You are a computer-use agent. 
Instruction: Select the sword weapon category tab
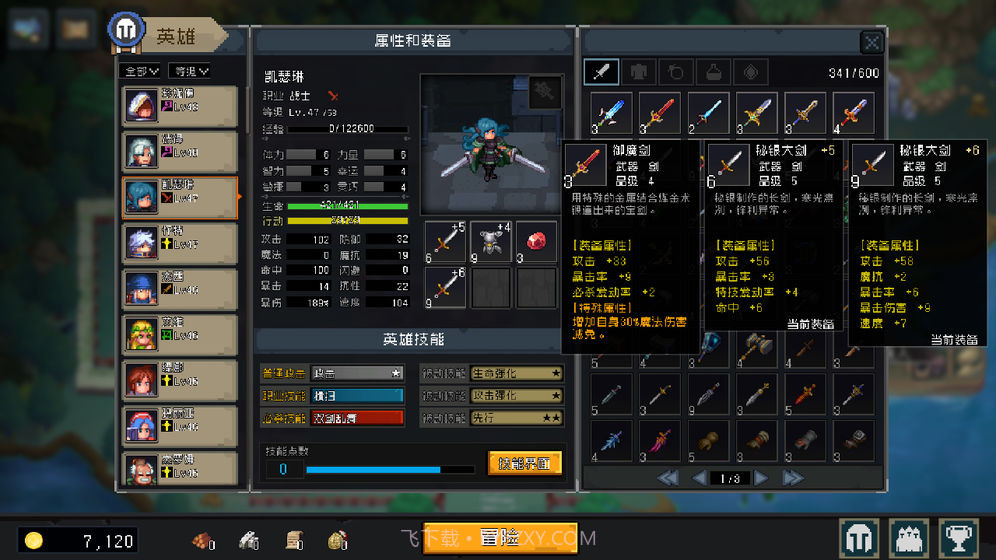click(603, 72)
